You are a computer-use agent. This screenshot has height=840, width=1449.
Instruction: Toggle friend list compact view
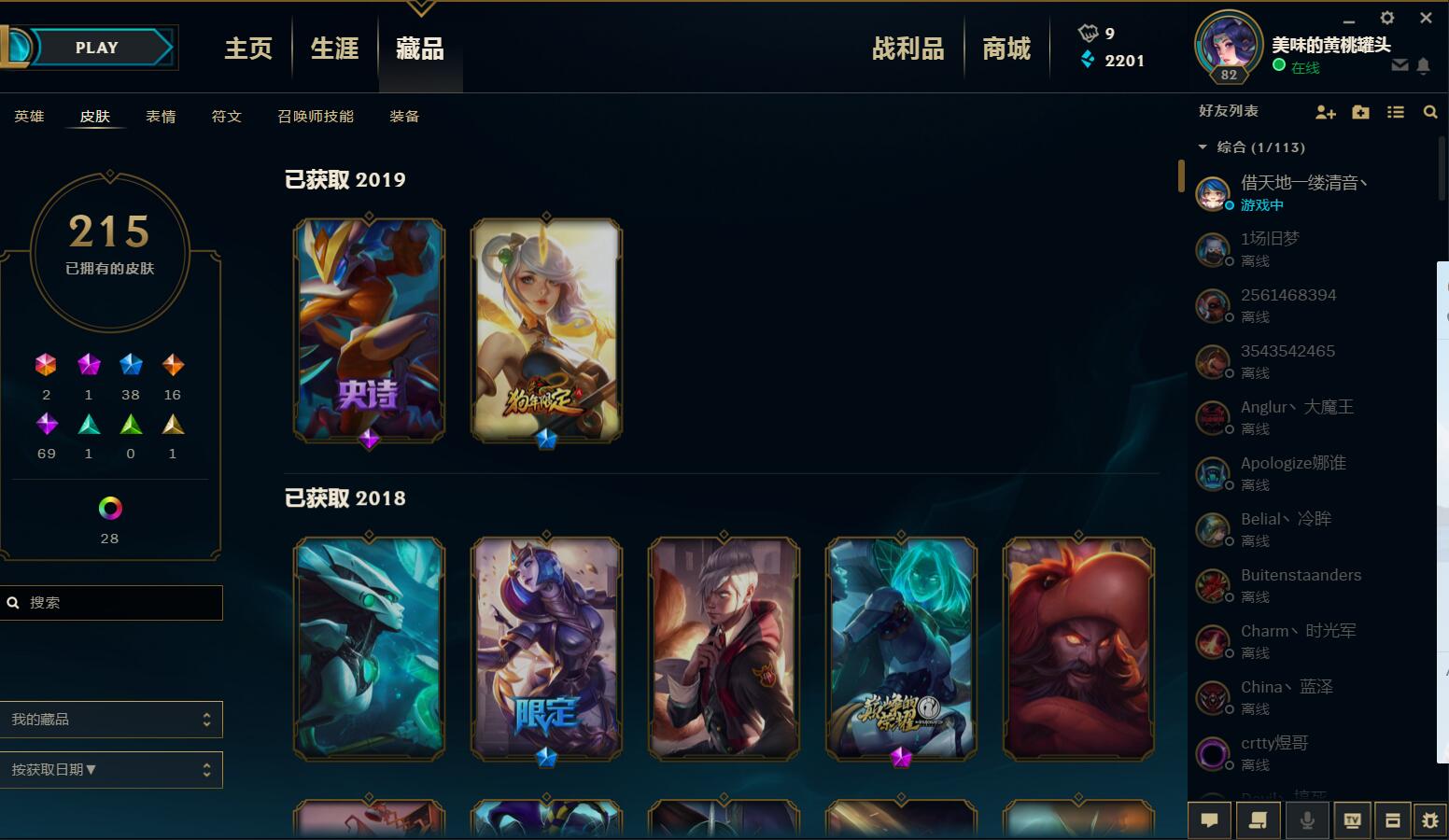1395,112
